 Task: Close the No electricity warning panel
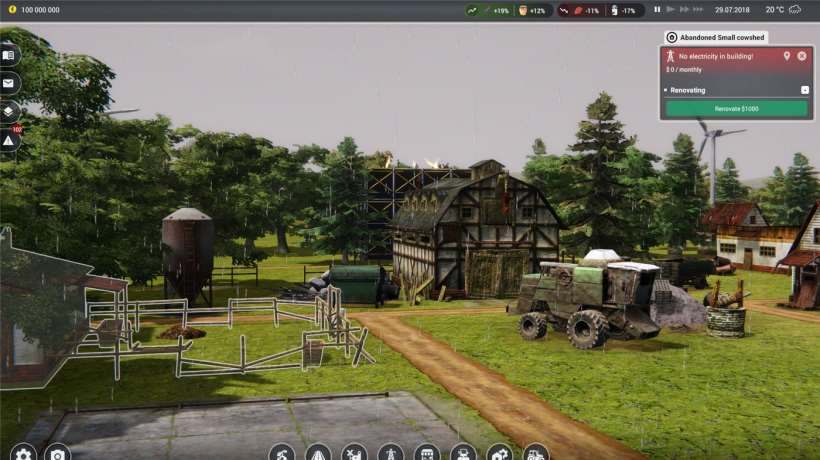802,56
